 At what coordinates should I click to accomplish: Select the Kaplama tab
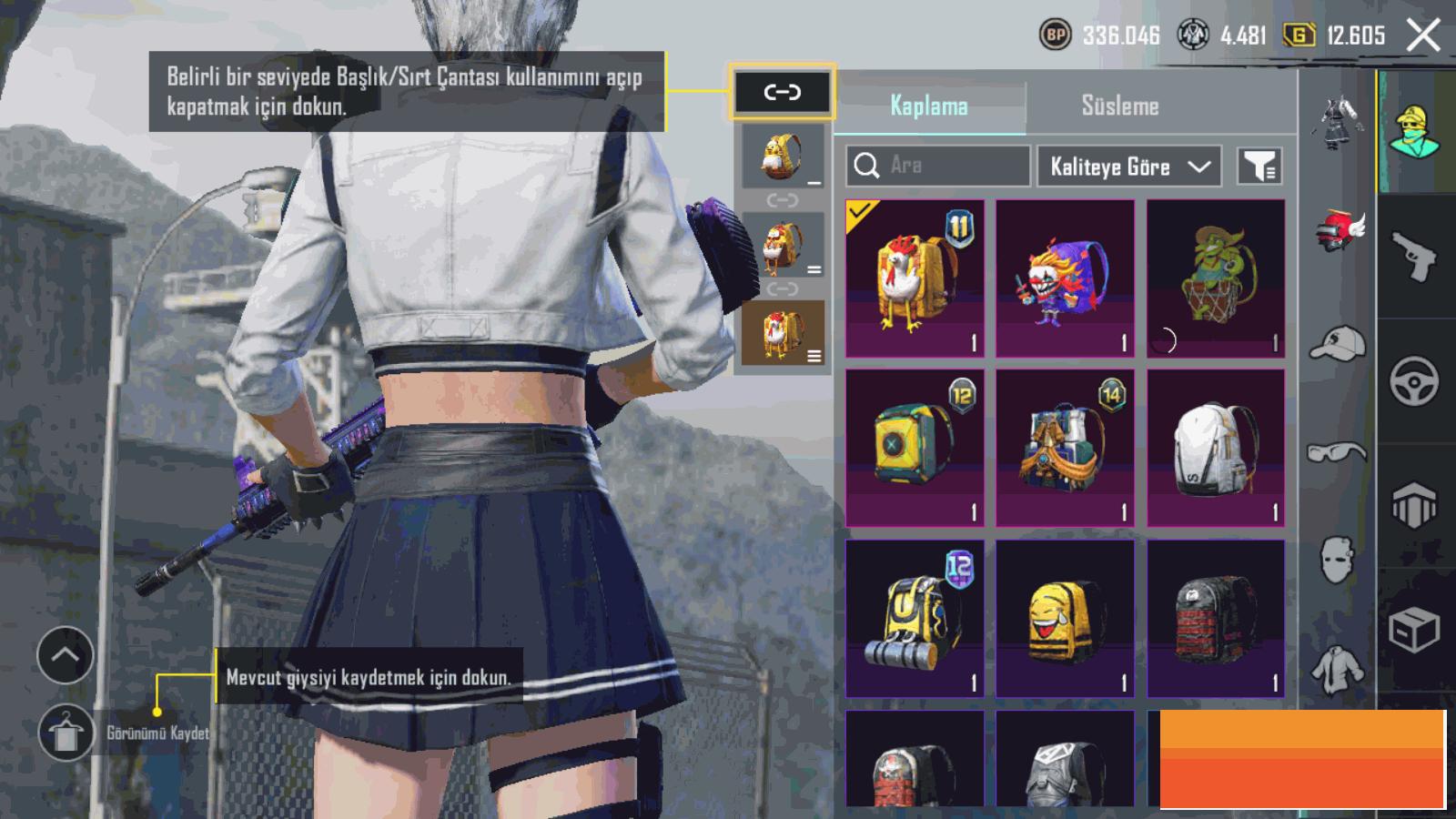[929, 106]
